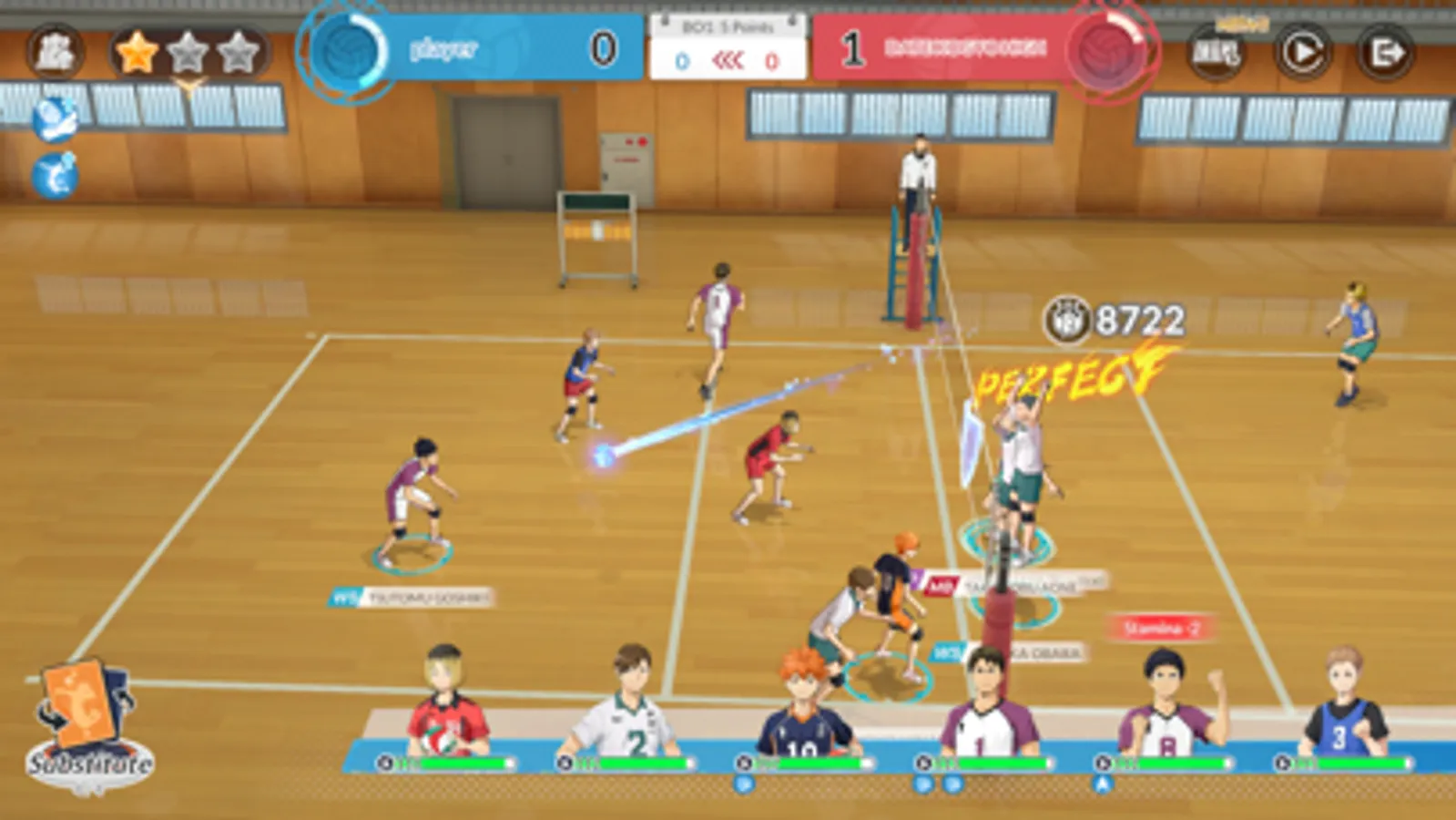The image size is (1456, 820).
Task: Open Hinata's skill button under his portrait
Action: click(744, 785)
